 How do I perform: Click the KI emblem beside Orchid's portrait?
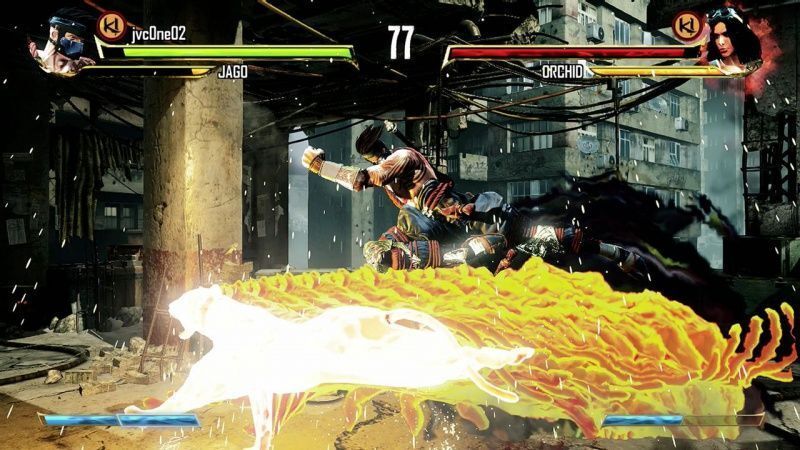click(685, 27)
